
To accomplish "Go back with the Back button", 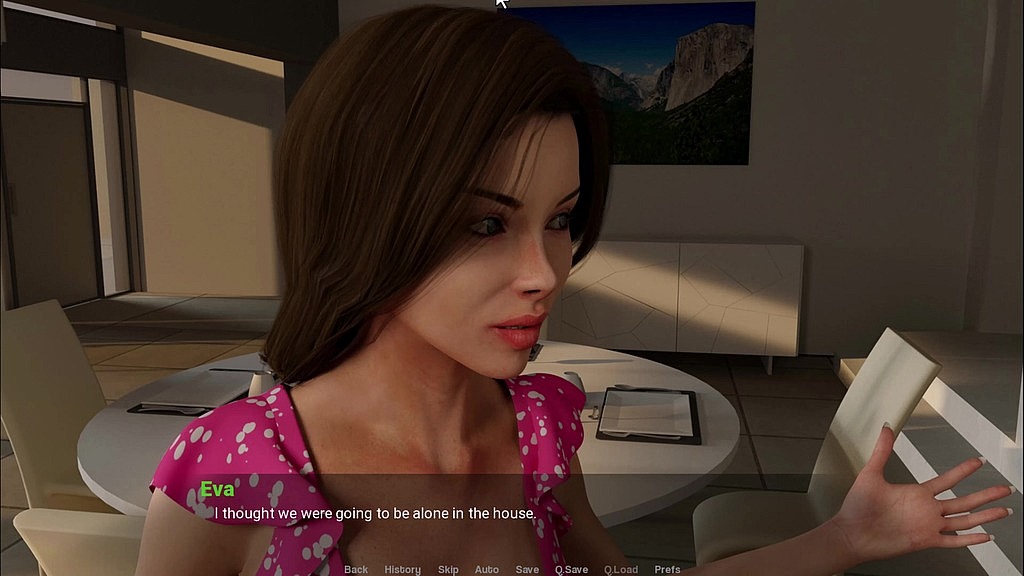I will [x=356, y=569].
